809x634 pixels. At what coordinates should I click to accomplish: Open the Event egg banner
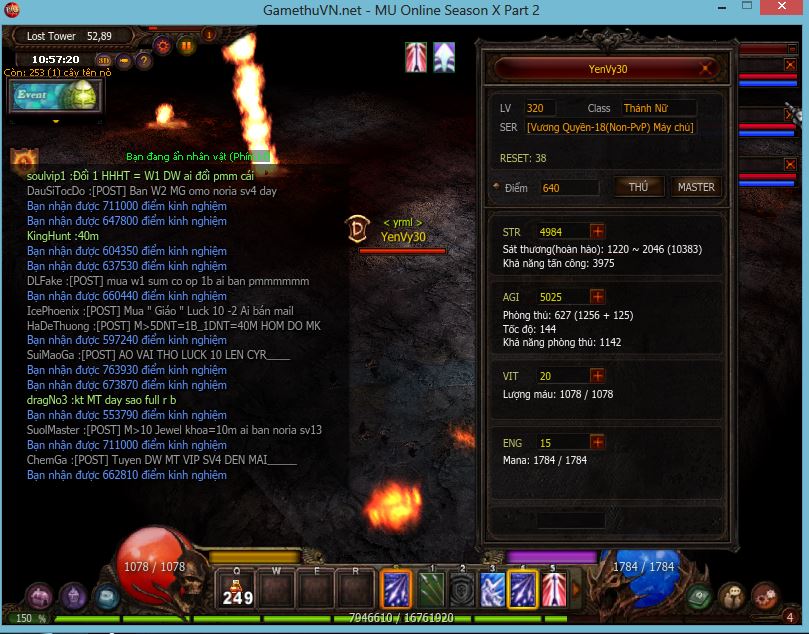(x=57, y=96)
